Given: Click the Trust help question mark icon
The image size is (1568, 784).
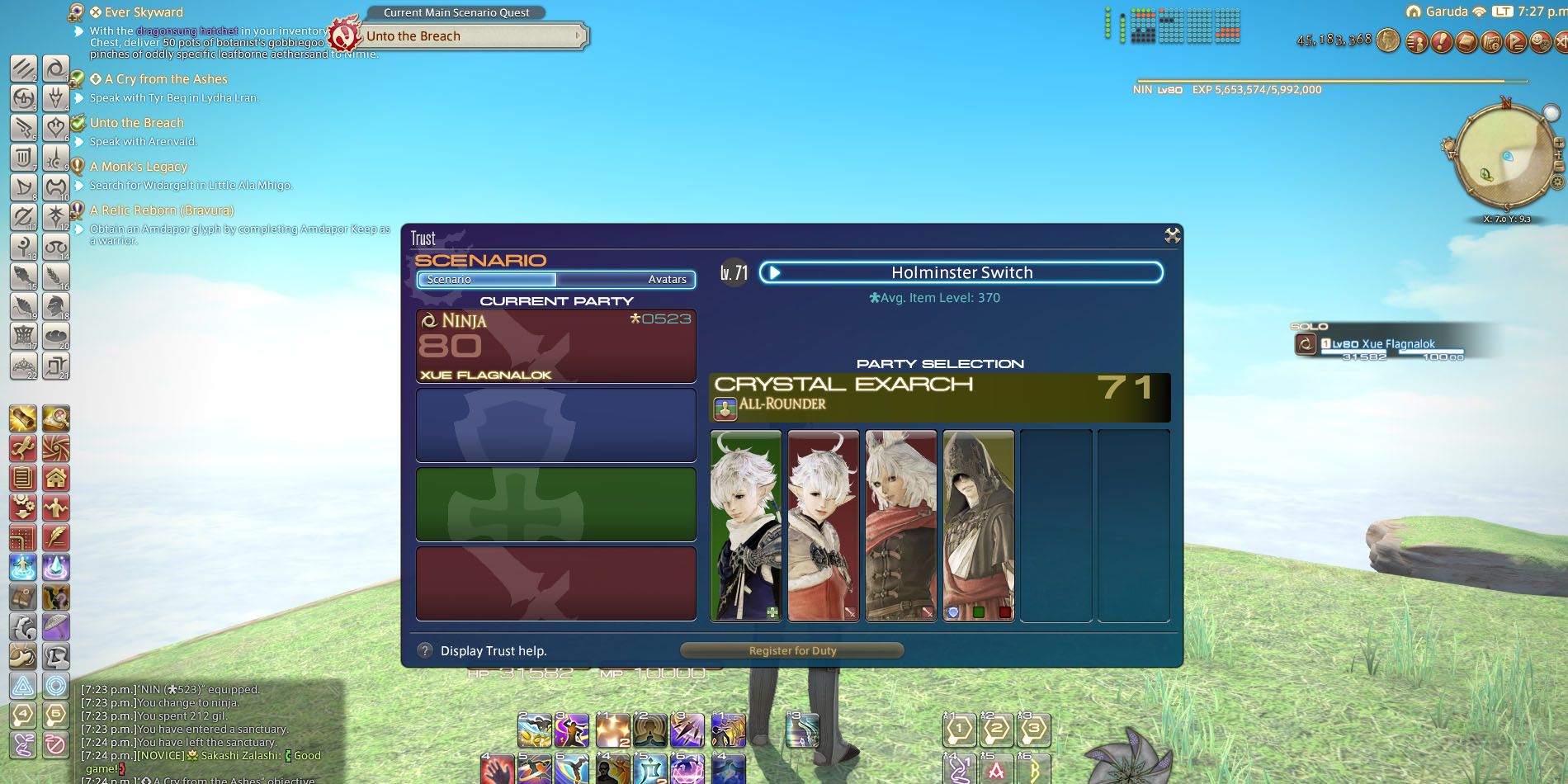Looking at the screenshot, I should point(424,650).
